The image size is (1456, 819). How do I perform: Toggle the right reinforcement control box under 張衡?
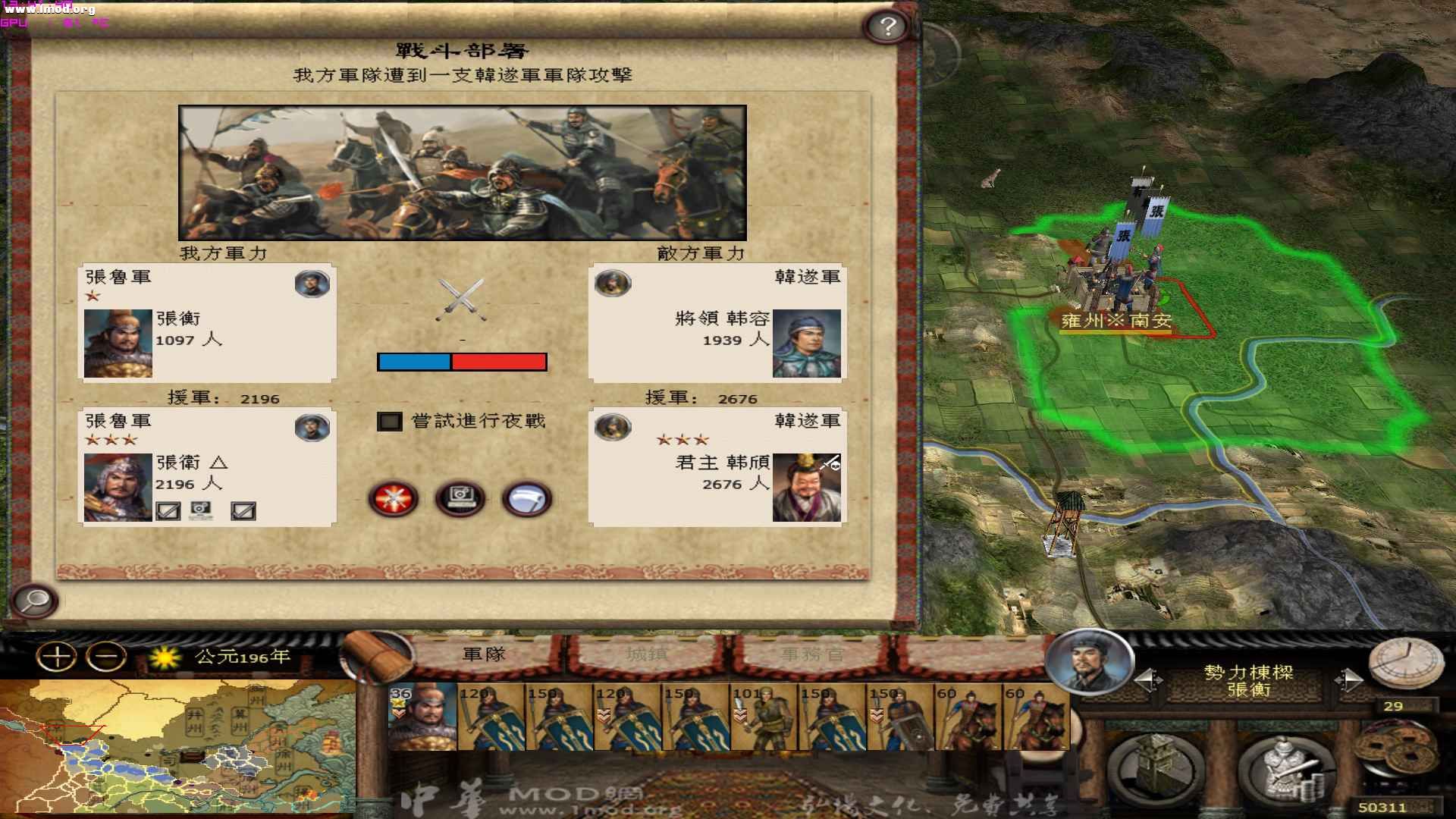tap(243, 510)
